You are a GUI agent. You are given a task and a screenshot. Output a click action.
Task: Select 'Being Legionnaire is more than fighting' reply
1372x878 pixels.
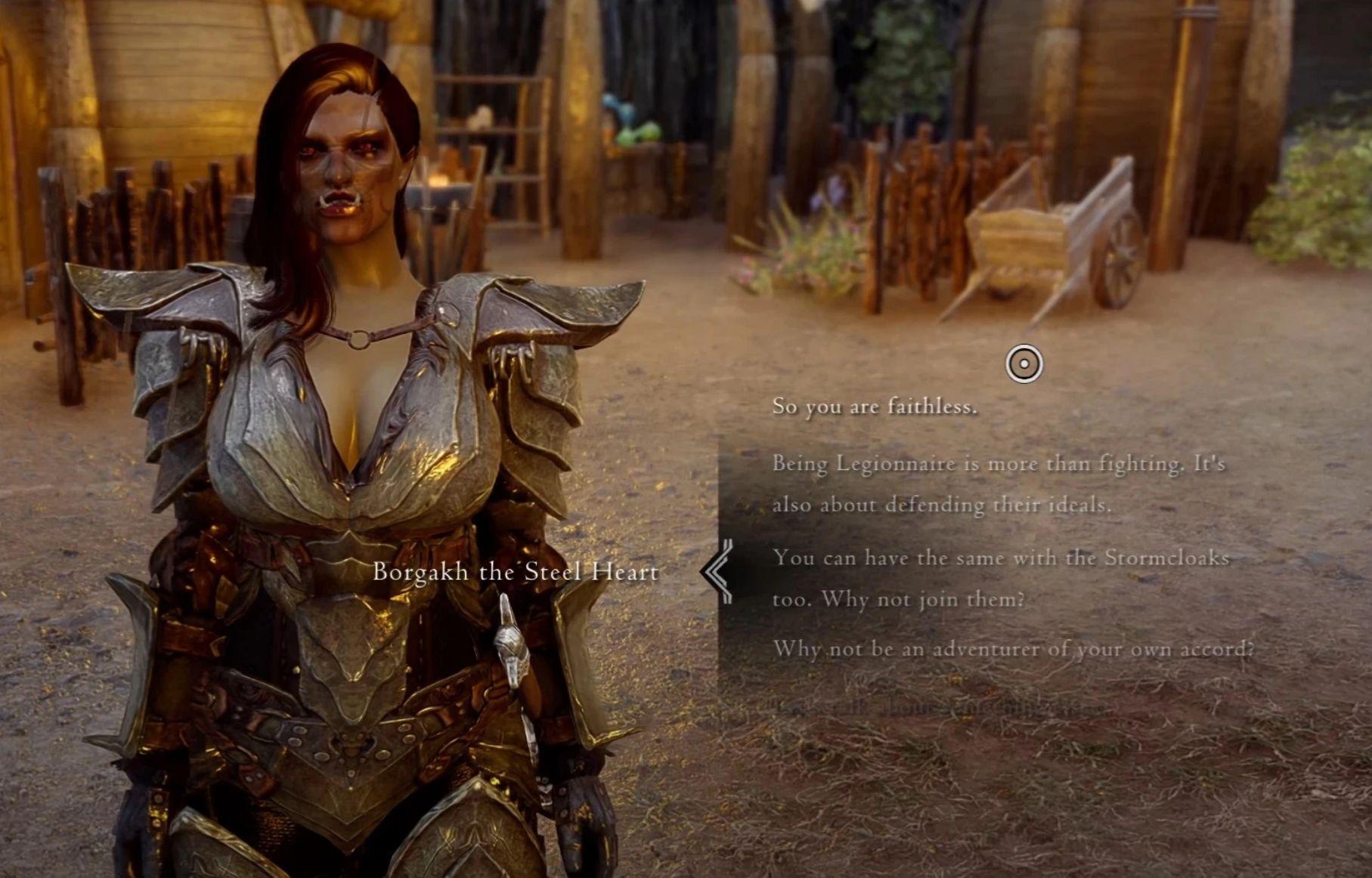pyautogui.click(x=998, y=484)
